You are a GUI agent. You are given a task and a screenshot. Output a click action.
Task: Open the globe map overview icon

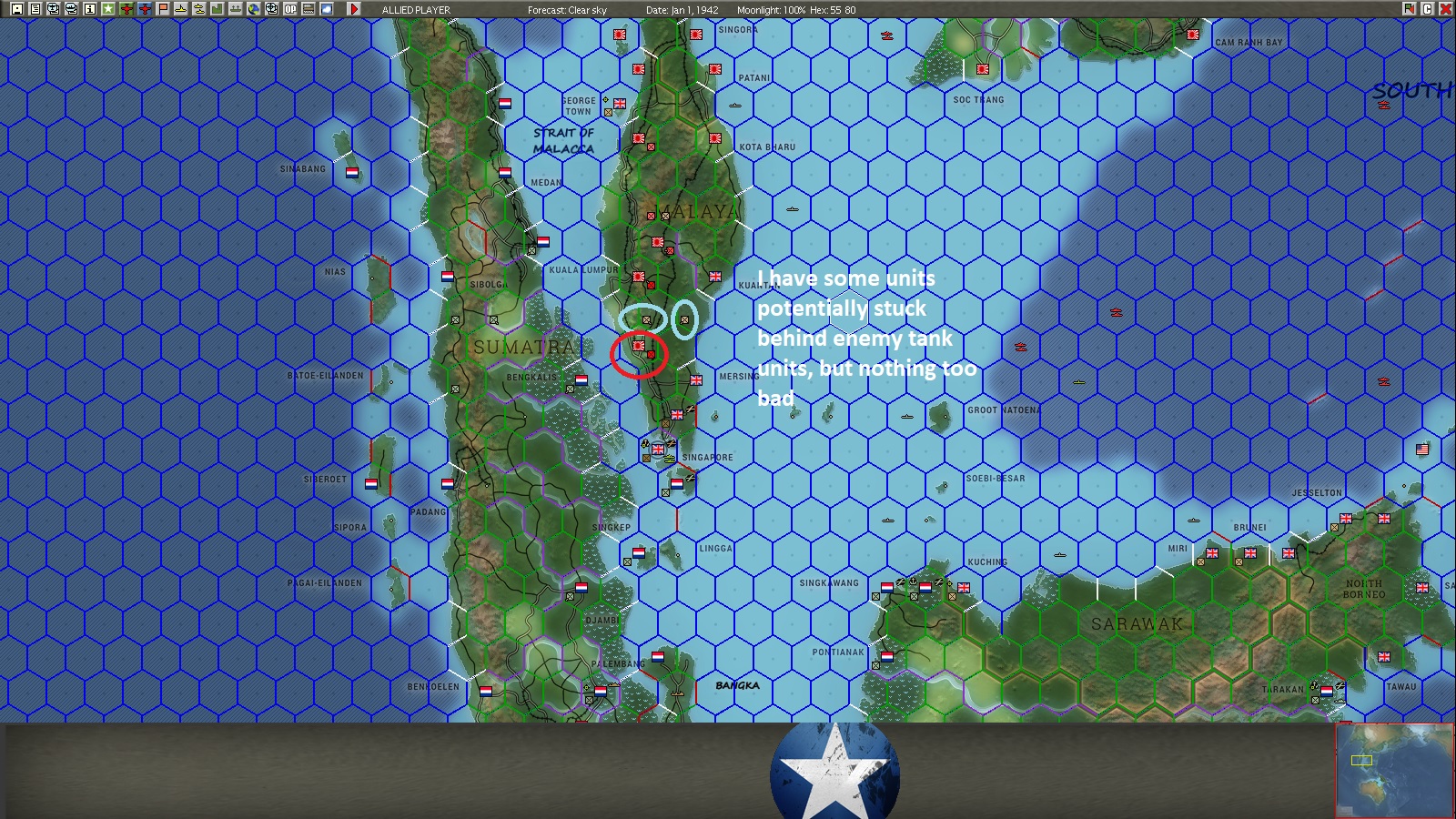[255, 8]
